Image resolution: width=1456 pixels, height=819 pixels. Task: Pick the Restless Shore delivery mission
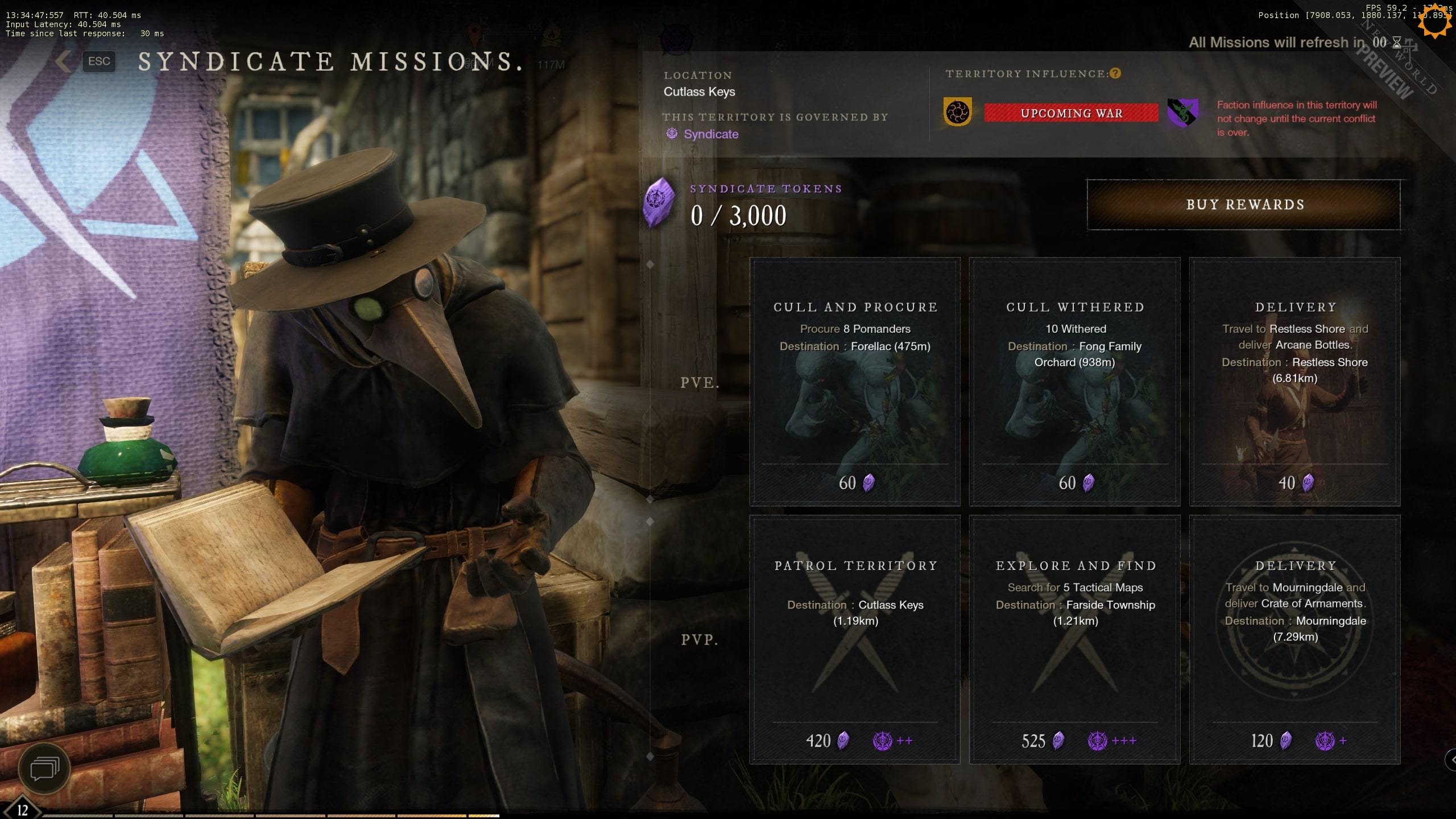[x=1294, y=382]
